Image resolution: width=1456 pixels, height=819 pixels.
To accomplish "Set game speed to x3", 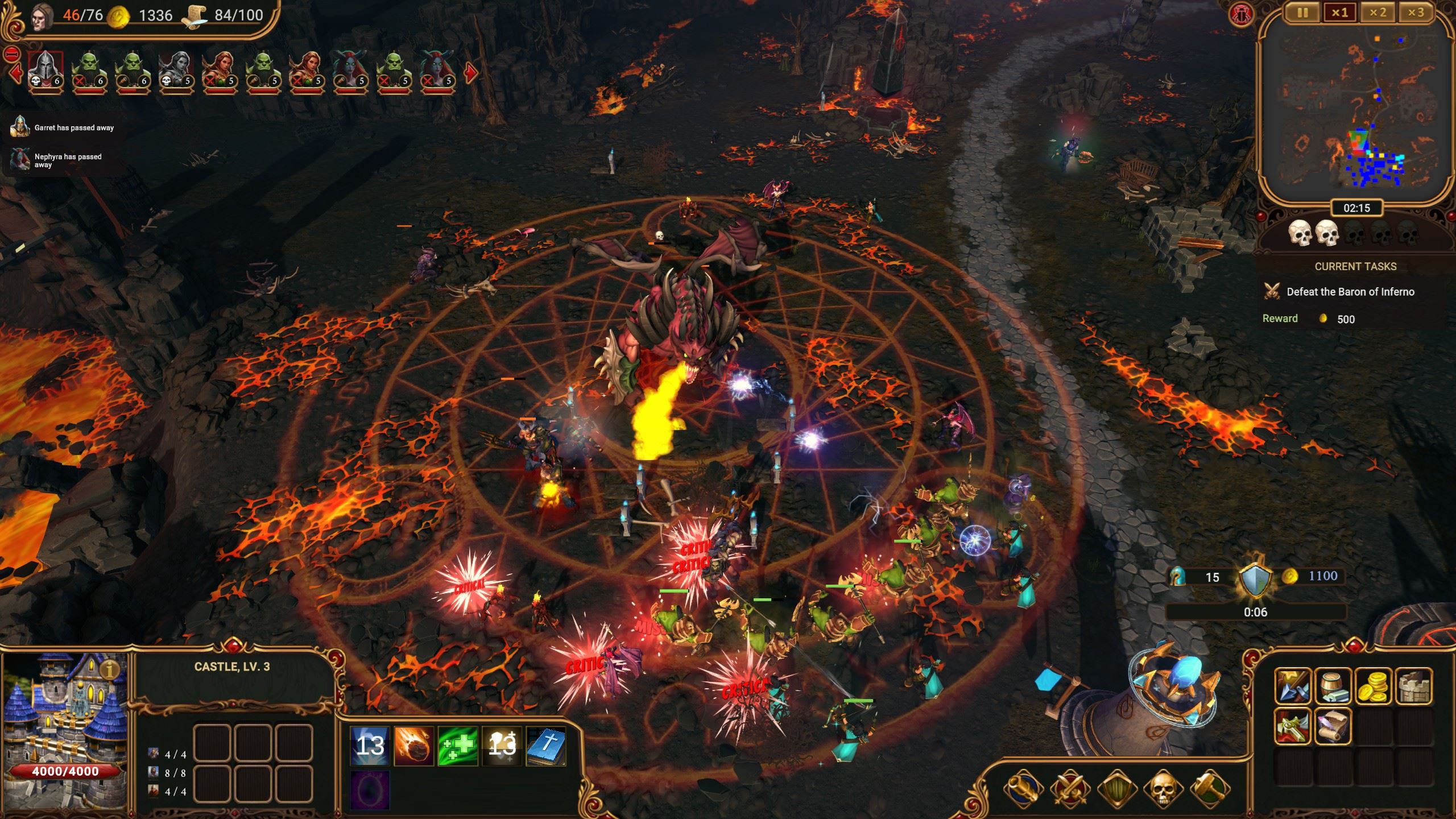I will tap(1415, 13).
